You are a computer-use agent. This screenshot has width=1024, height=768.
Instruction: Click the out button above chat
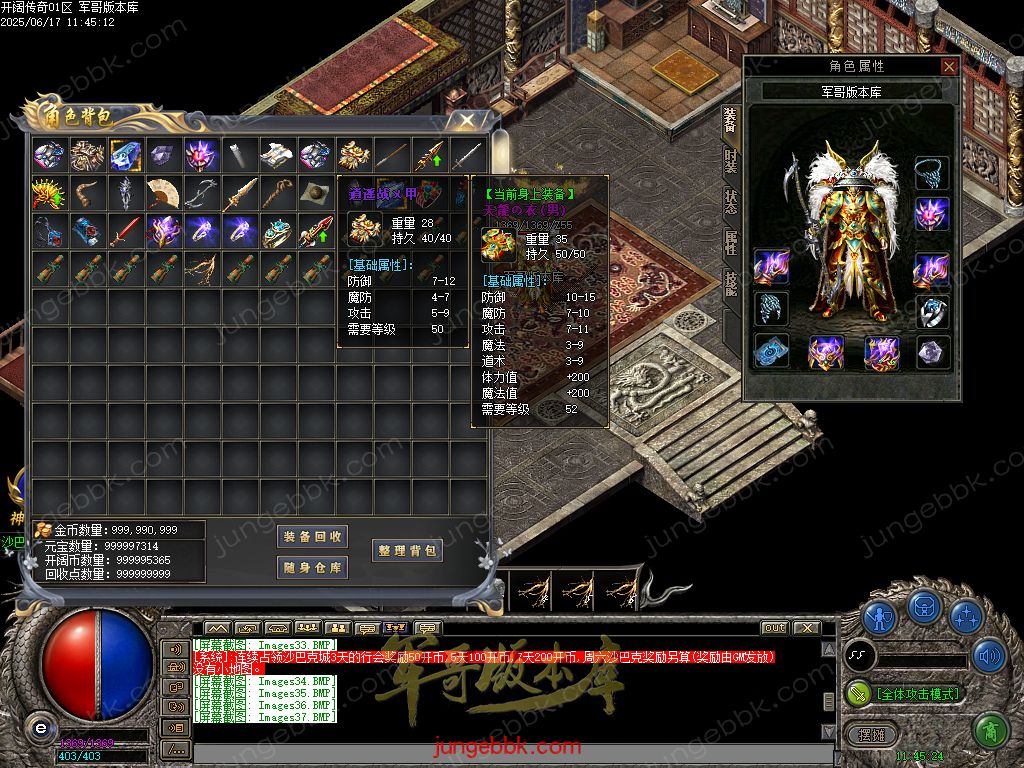click(774, 628)
